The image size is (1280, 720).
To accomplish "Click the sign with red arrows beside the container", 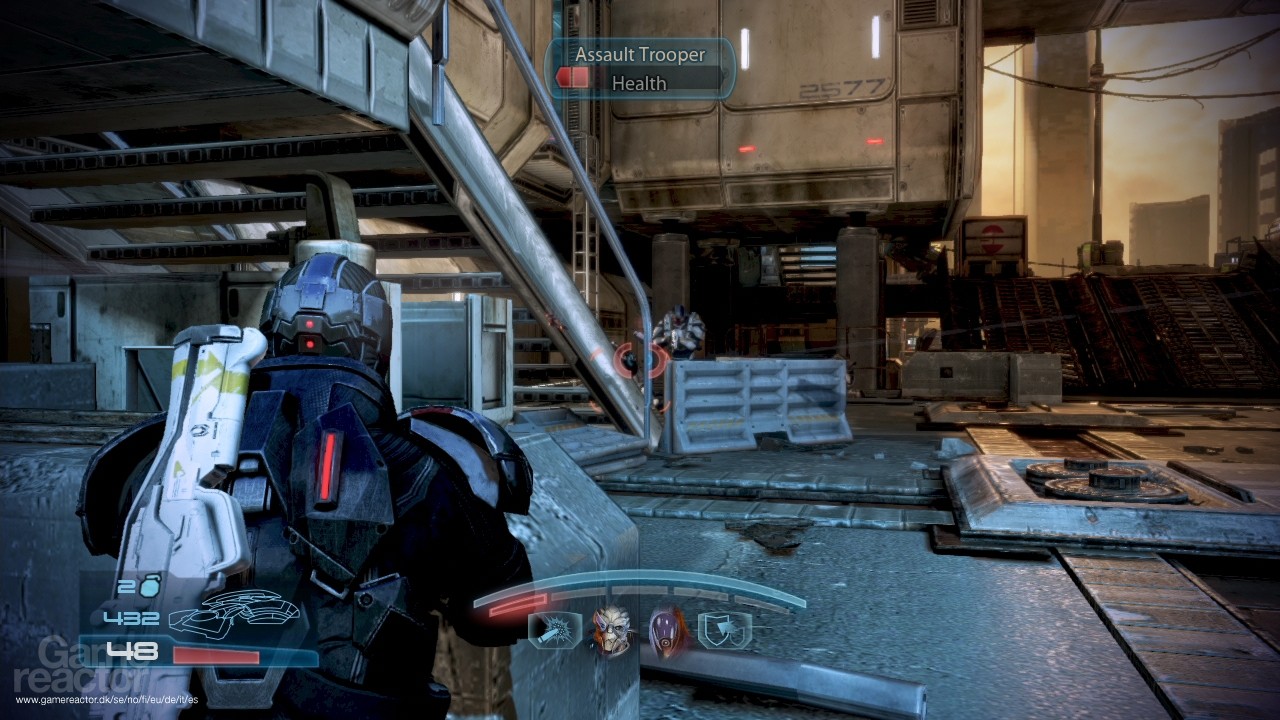I will click(991, 237).
